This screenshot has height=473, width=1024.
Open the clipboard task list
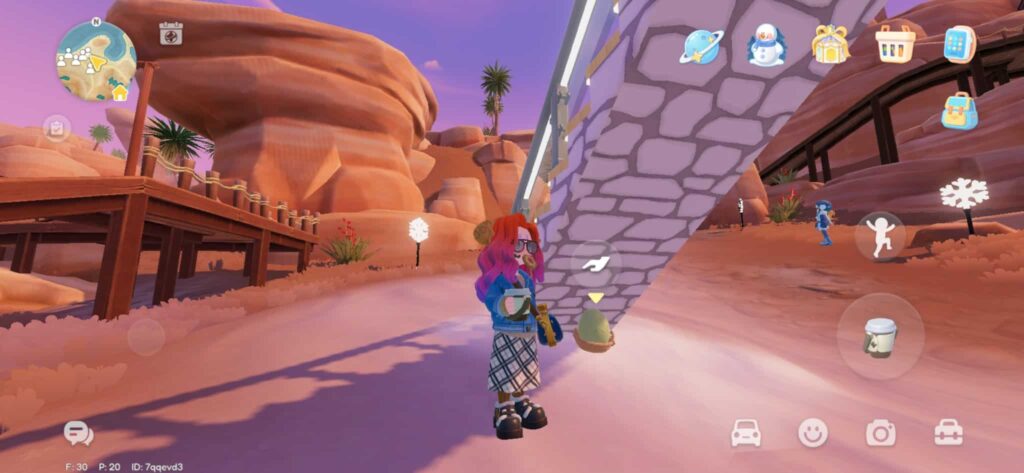click(56, 128)
